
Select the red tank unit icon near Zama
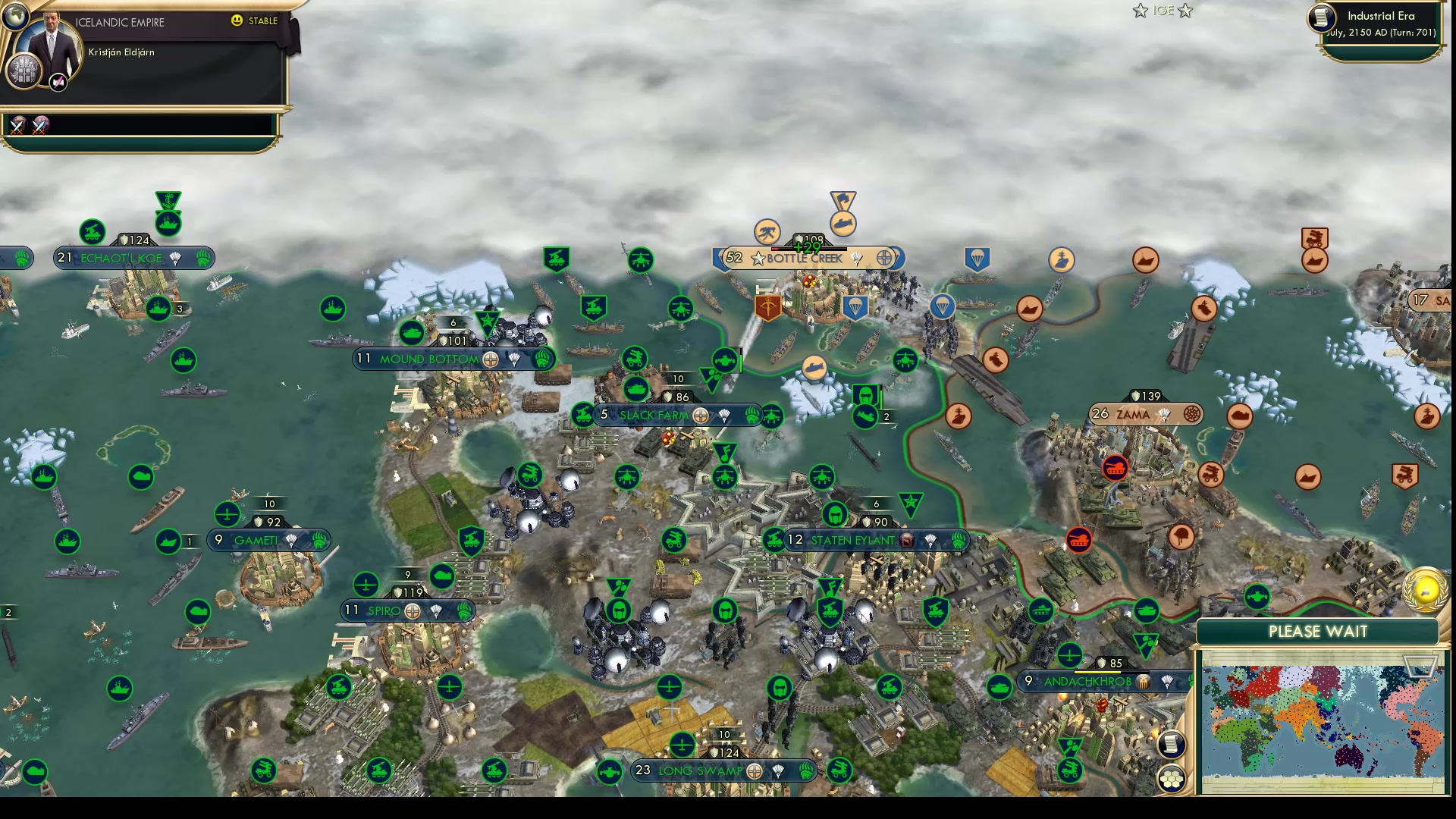pyautogui.click(x=1115, y=468)
